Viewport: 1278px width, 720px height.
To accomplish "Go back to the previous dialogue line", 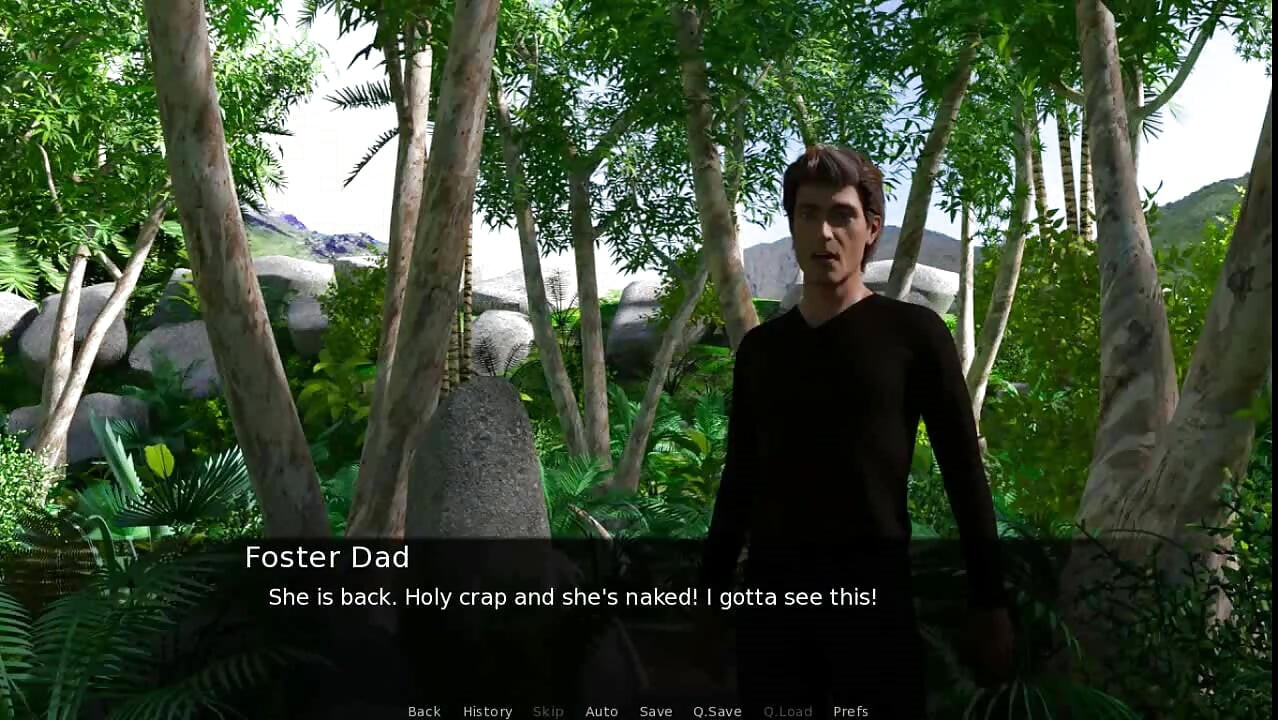I will pyautogui.click(x=424, y=711).
